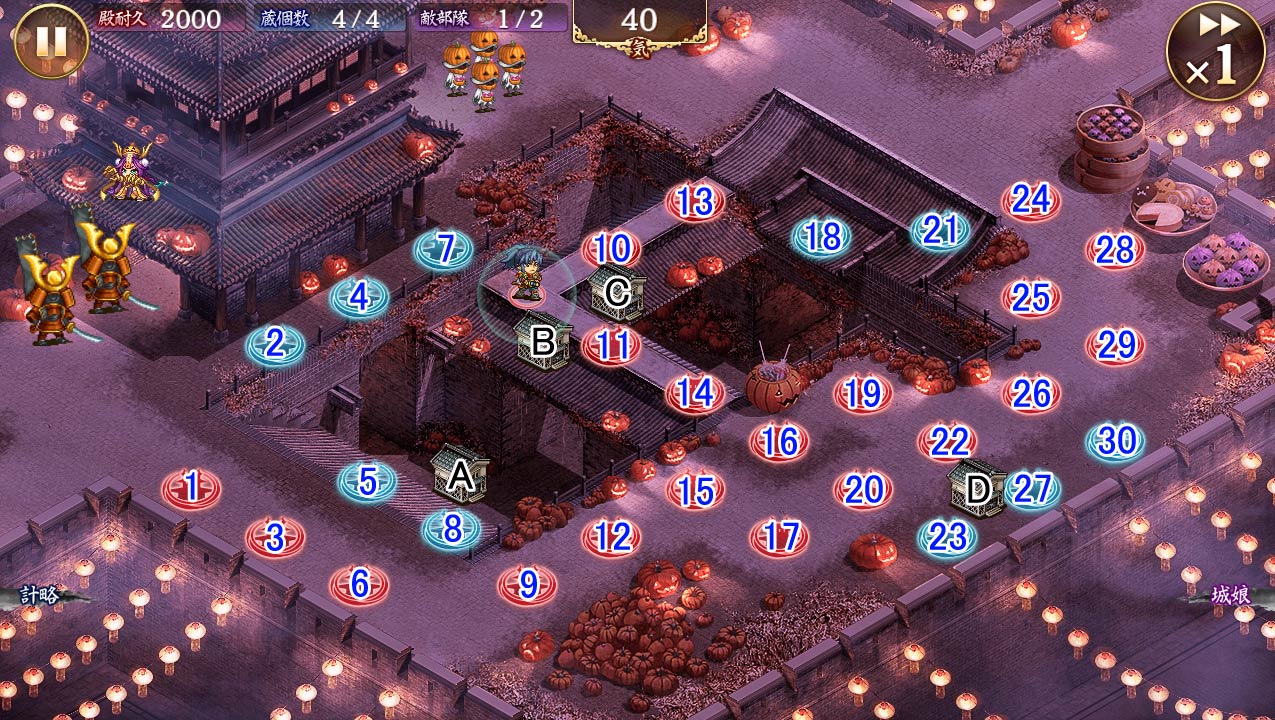
Task: Choose blue deployment tile 23
Action: 947,537
